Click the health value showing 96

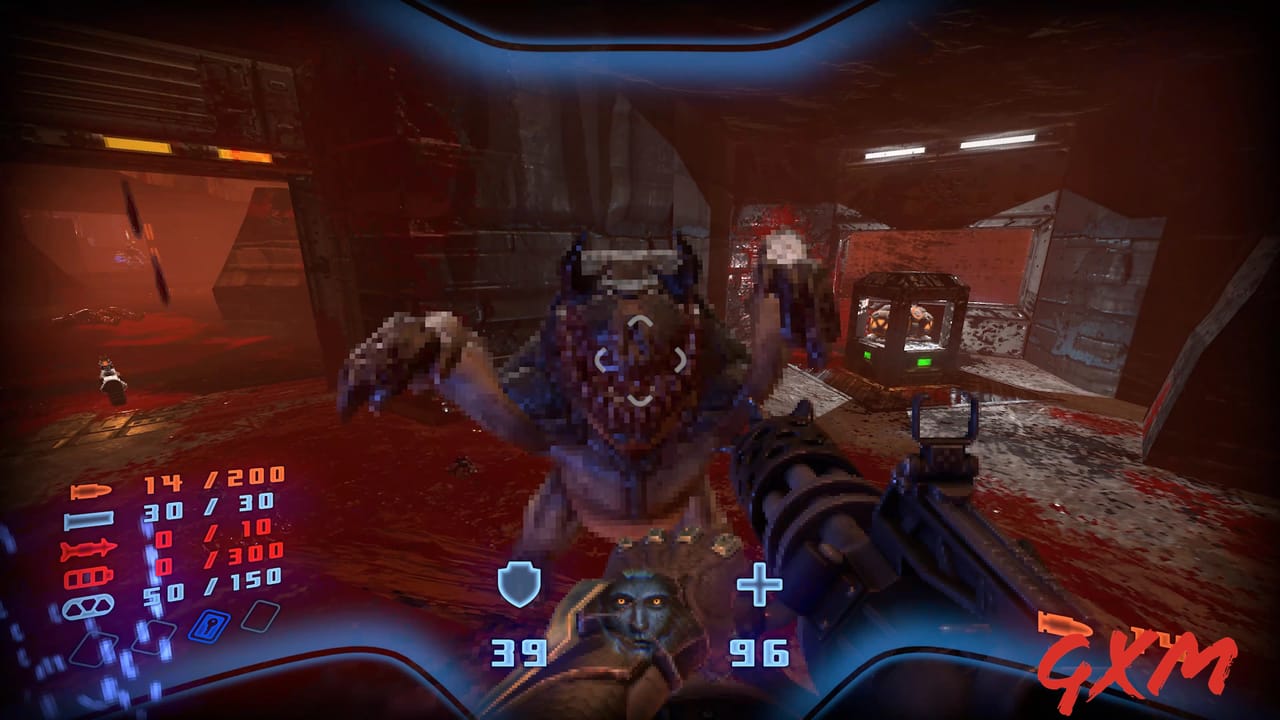coord(760,655)
